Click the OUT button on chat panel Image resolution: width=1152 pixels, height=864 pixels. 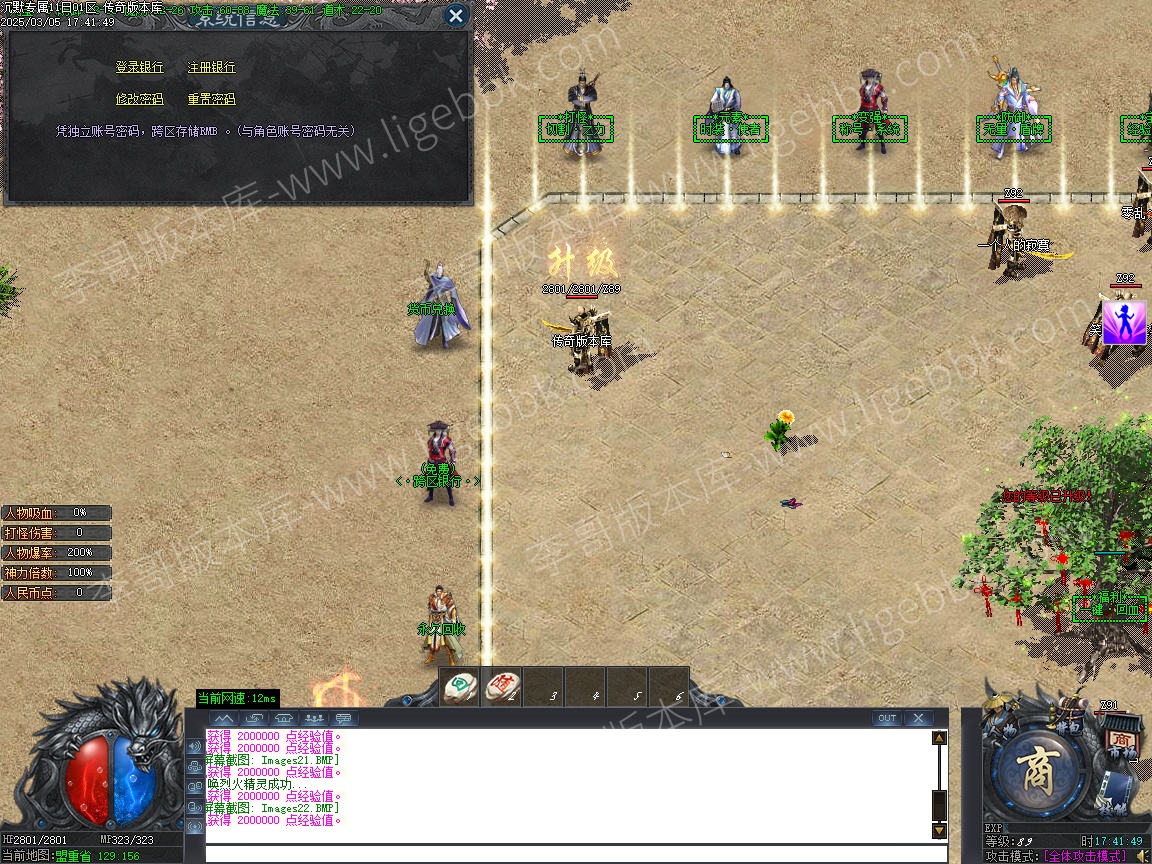[886, 718]
